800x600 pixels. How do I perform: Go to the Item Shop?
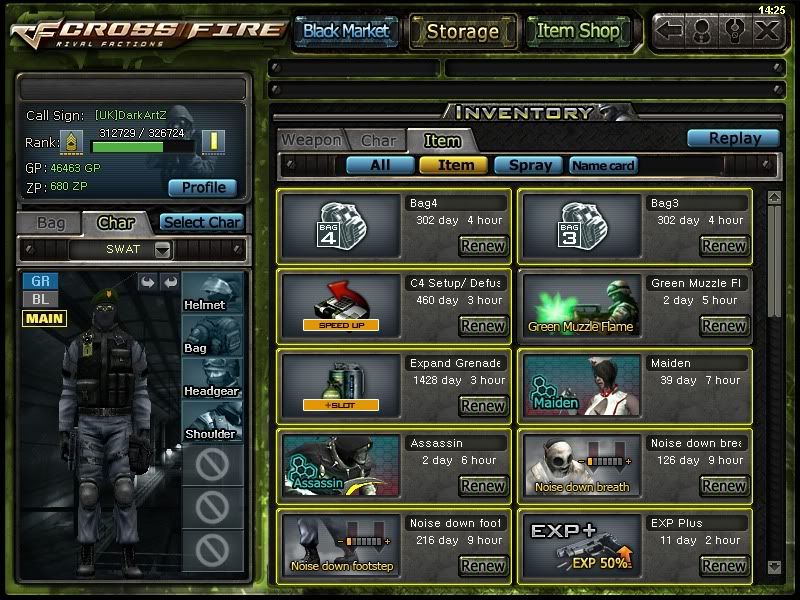click(578, 31)
